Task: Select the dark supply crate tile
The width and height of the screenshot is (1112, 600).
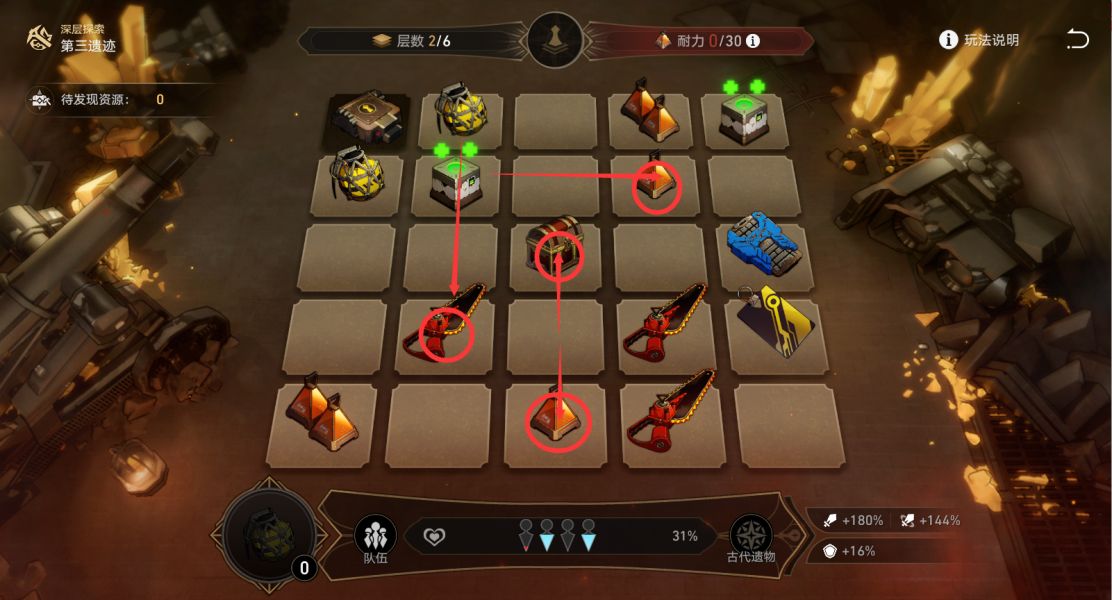Action: coord(367,118)
